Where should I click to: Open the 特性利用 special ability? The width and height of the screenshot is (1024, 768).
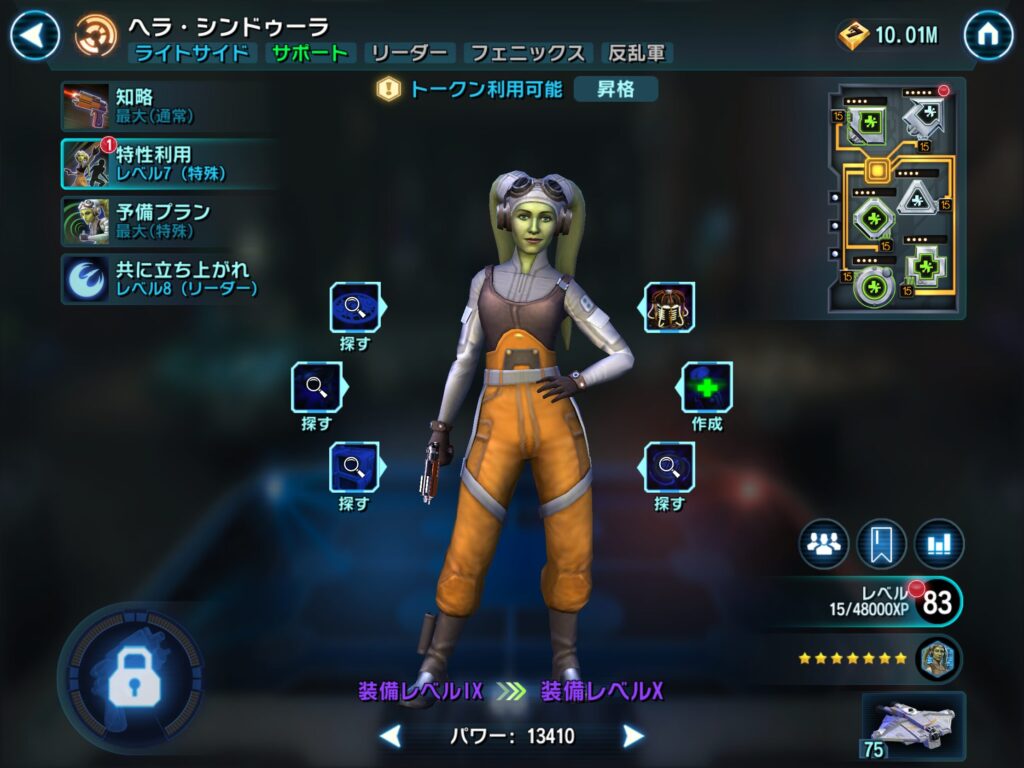(150, 164)
